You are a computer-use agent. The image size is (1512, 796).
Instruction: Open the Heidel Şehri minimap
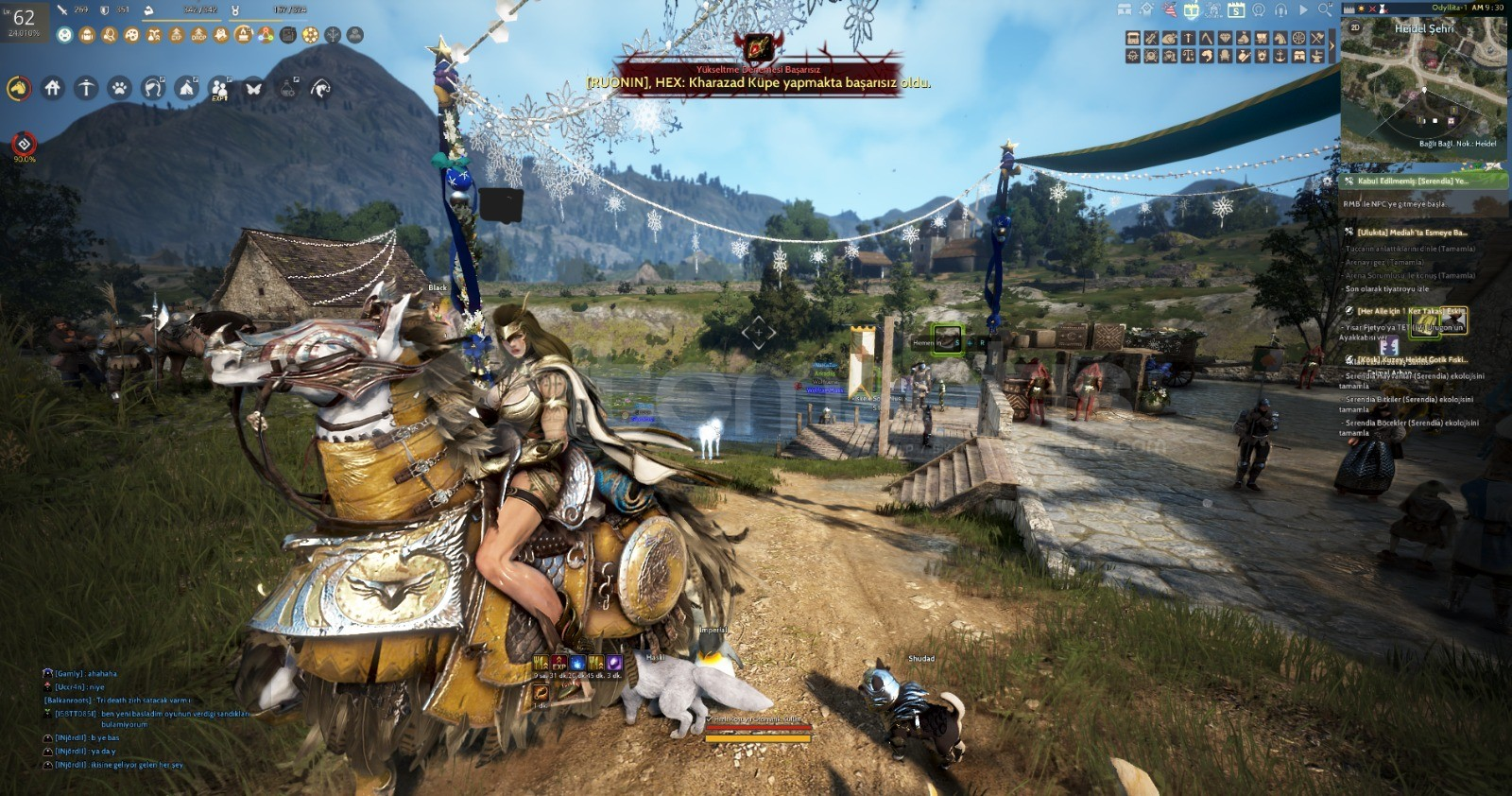pyautogui.click(x=1423, y=95)
